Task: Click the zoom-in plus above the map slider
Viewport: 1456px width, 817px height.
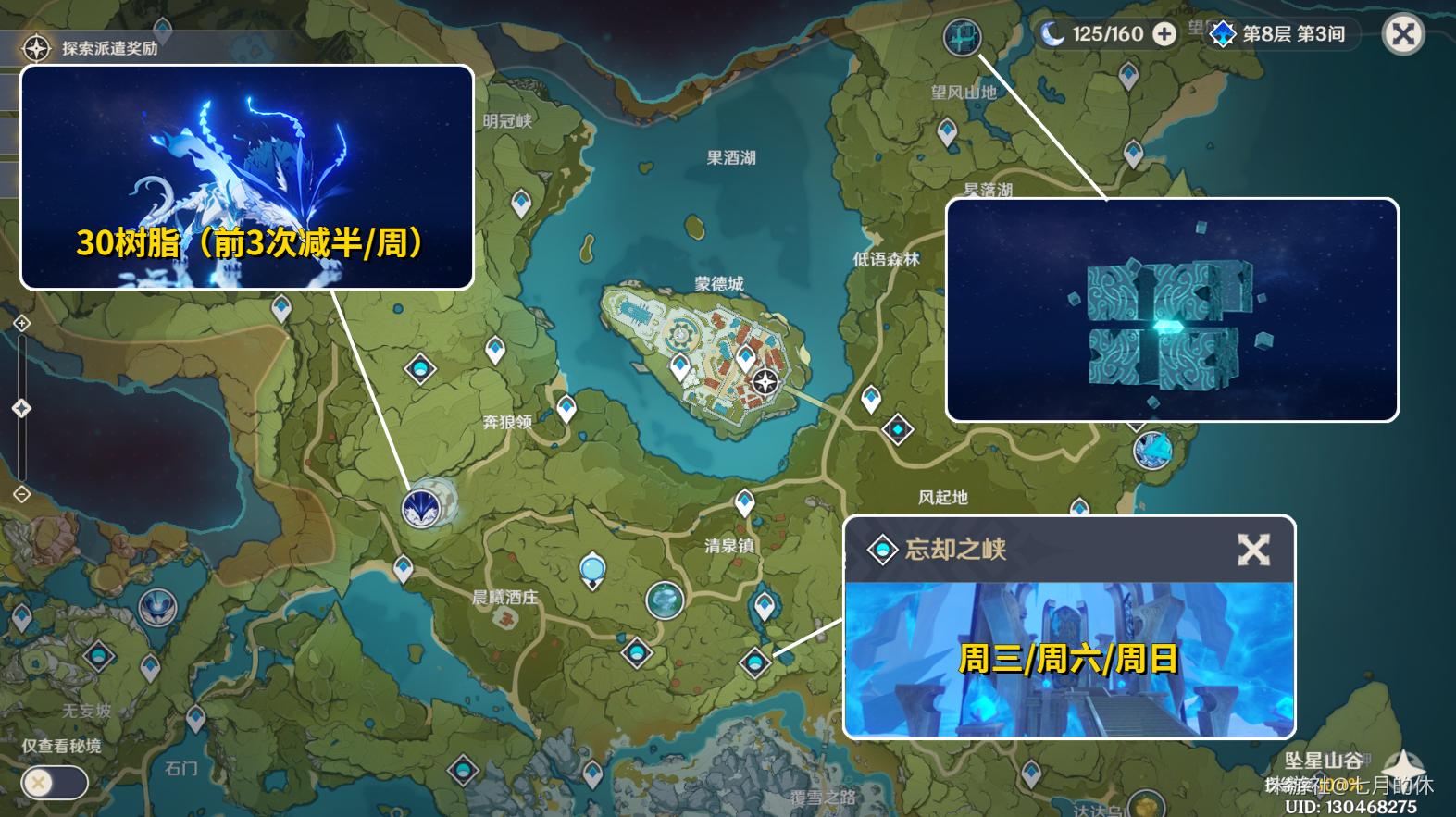Action: [x=21, y=324]
